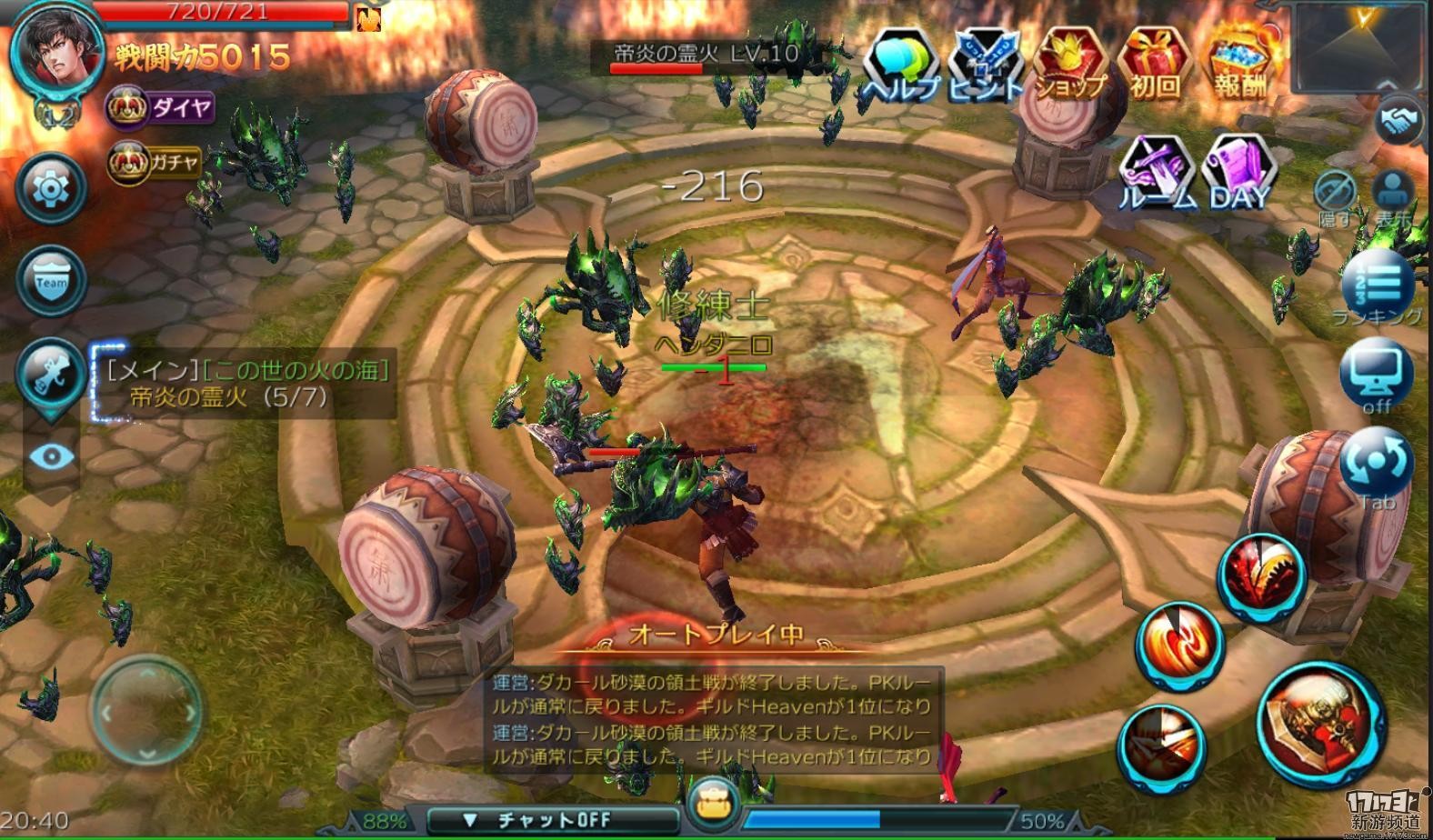Toggle the eye visibility icon

pos(52,456)
